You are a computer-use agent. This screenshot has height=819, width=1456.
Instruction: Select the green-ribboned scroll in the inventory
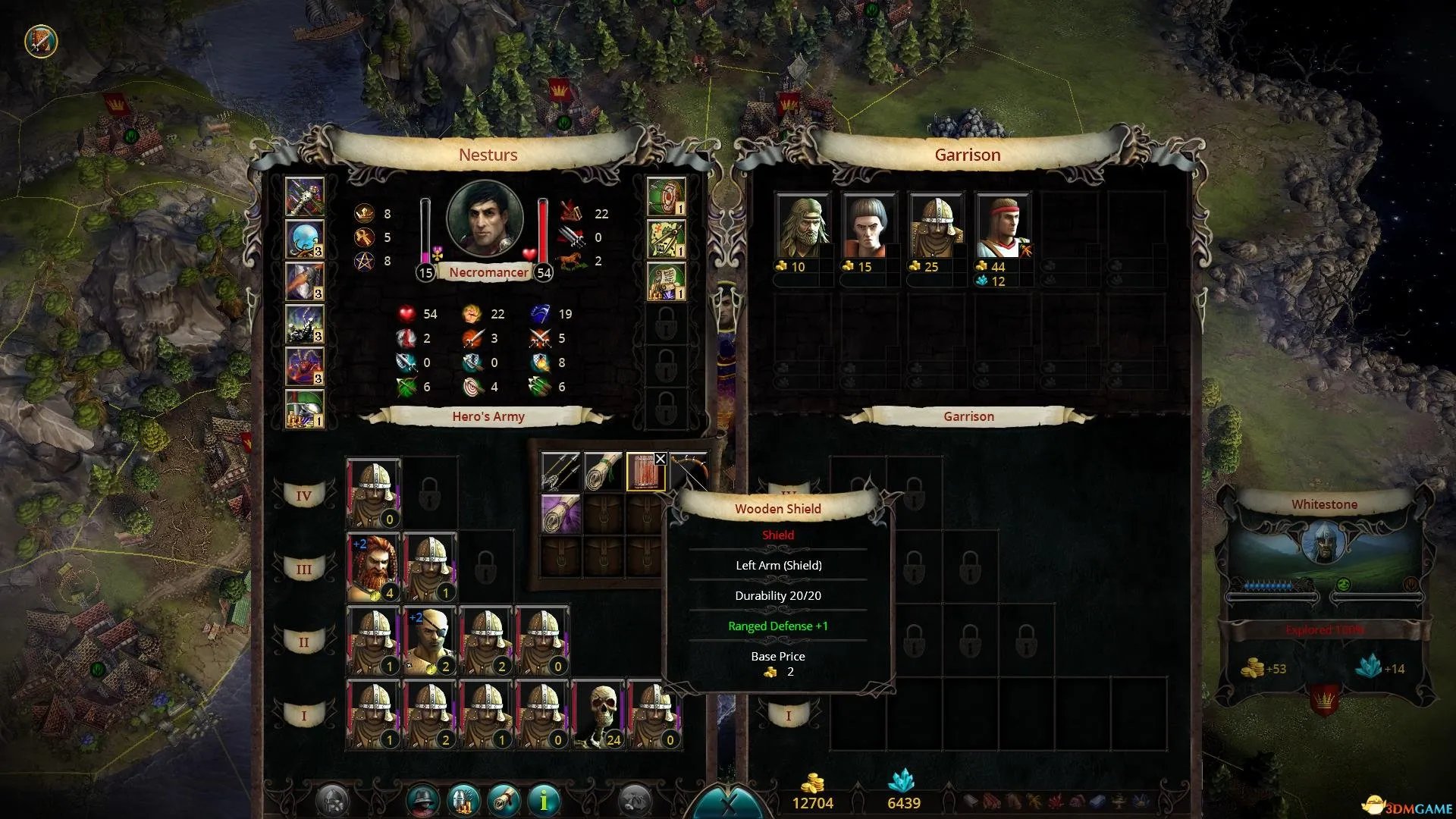pos(603,472)
